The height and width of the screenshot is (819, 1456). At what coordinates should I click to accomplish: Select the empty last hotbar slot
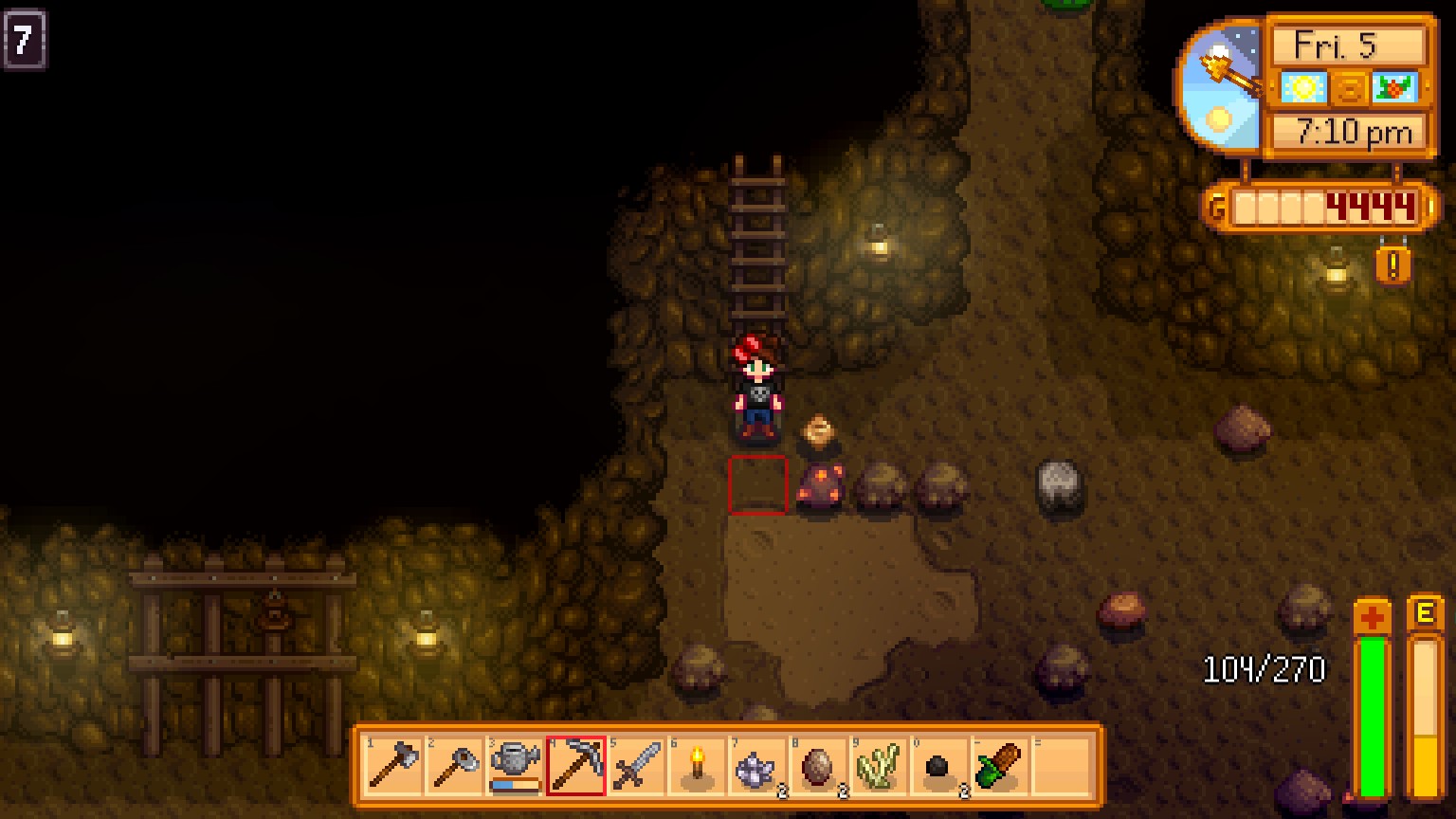1061,765
